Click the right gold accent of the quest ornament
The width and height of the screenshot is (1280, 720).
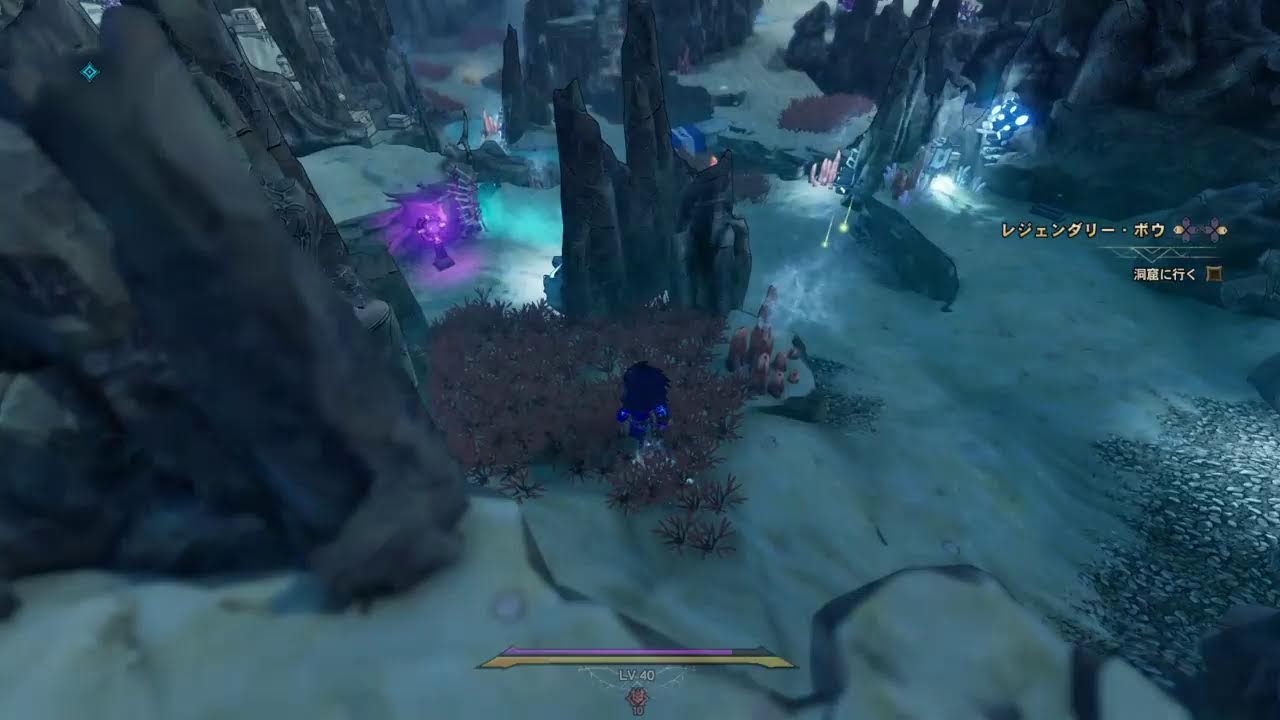point(1221,231)
